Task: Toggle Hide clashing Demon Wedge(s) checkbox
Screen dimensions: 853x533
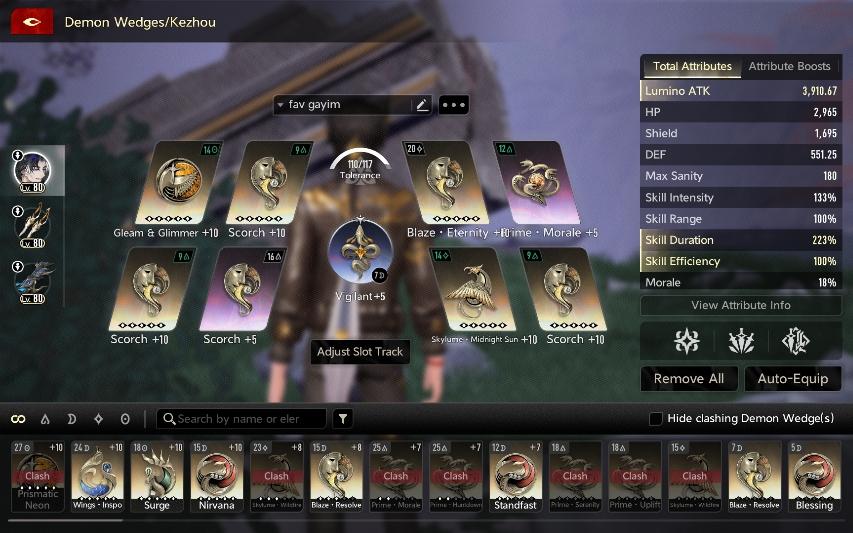Action: [x=656, y=418]
